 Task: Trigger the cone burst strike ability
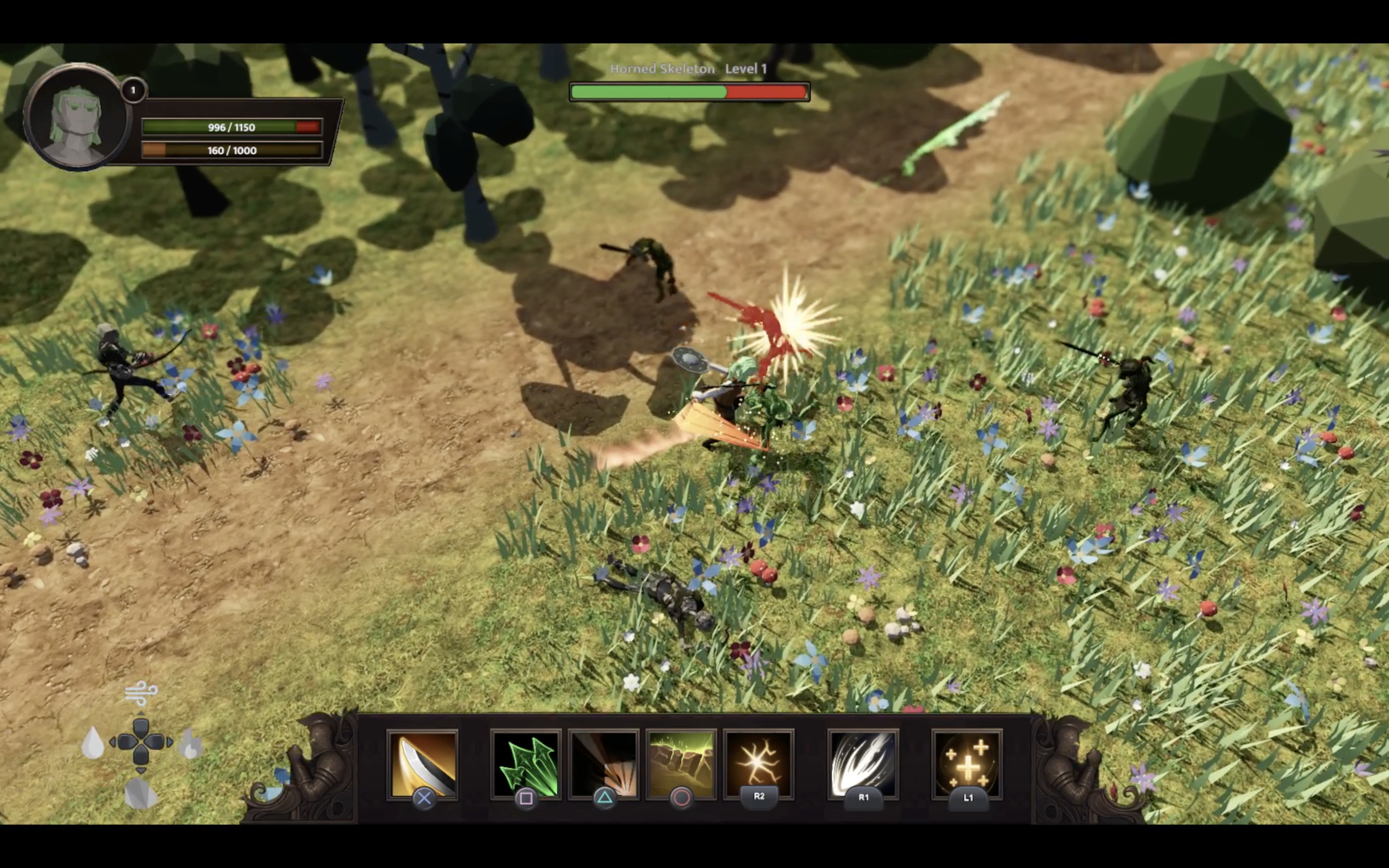click(x=603, y=763)
